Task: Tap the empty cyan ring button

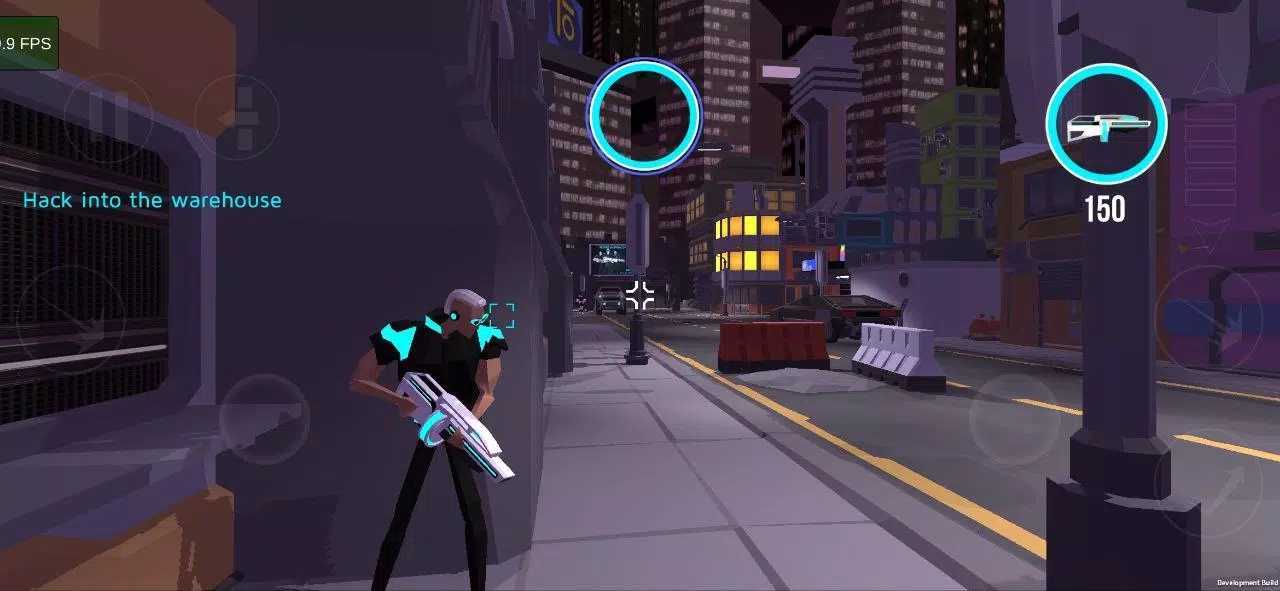Action: pos(644,115)
